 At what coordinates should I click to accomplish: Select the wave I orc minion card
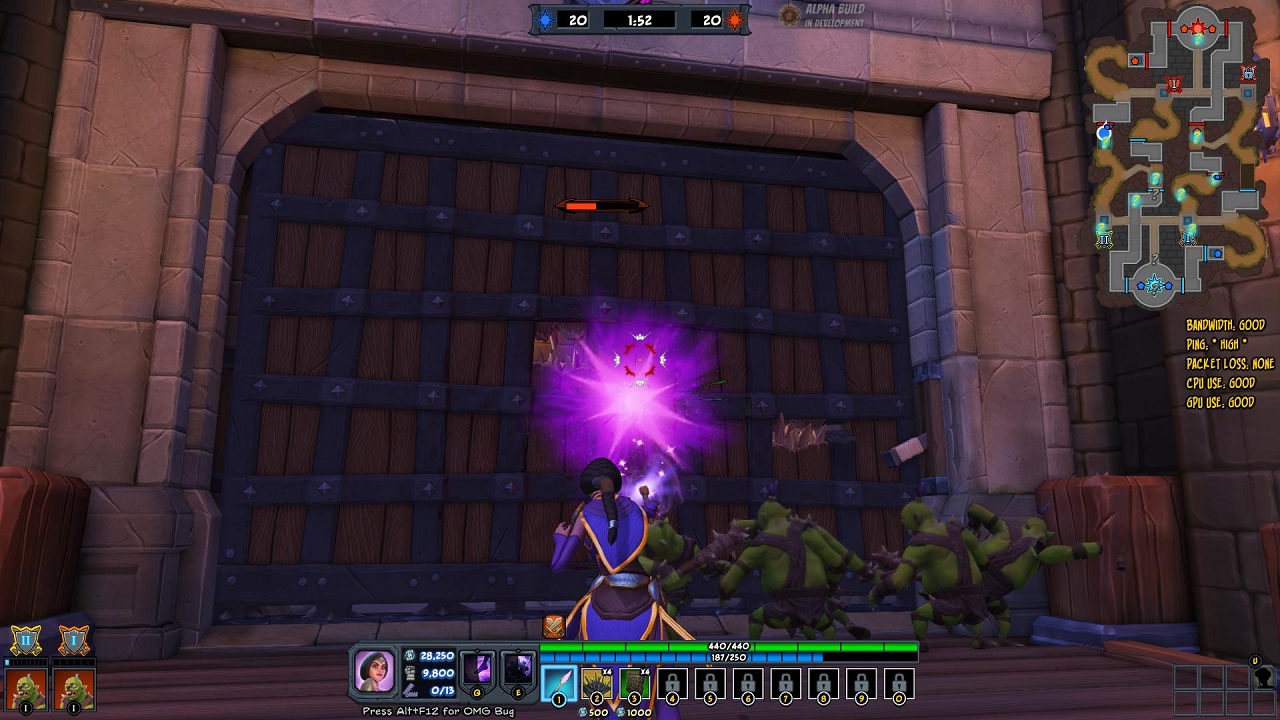[x=74, y=687]
